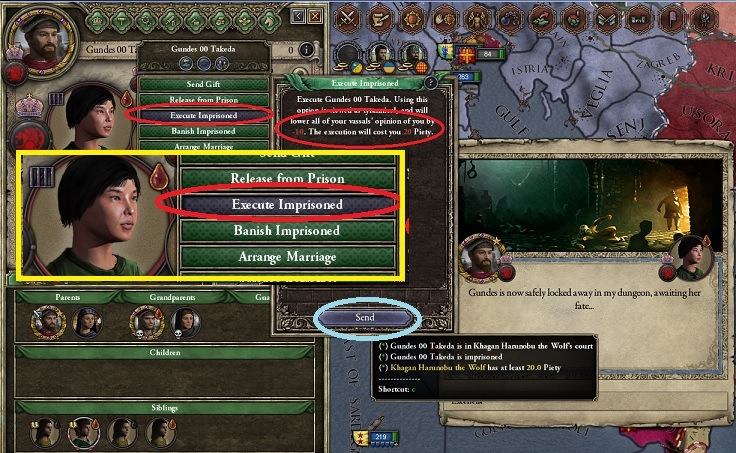Open the crossed swords military menu
The height and width of the screenshot is (453, 736).
[x=348, y=17]
